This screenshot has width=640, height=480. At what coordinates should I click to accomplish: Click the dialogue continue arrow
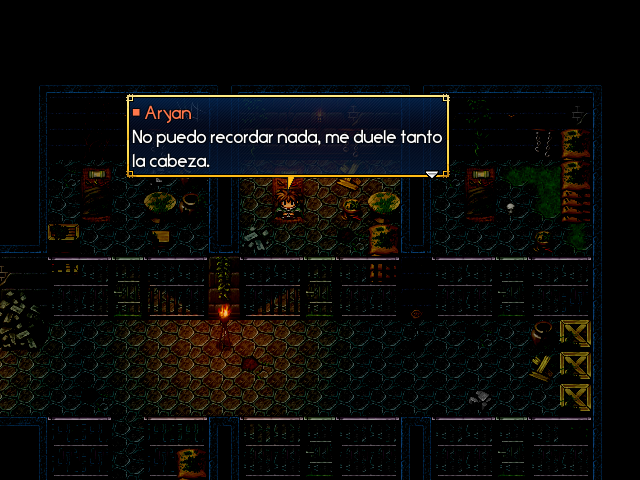tap(432, 174)
